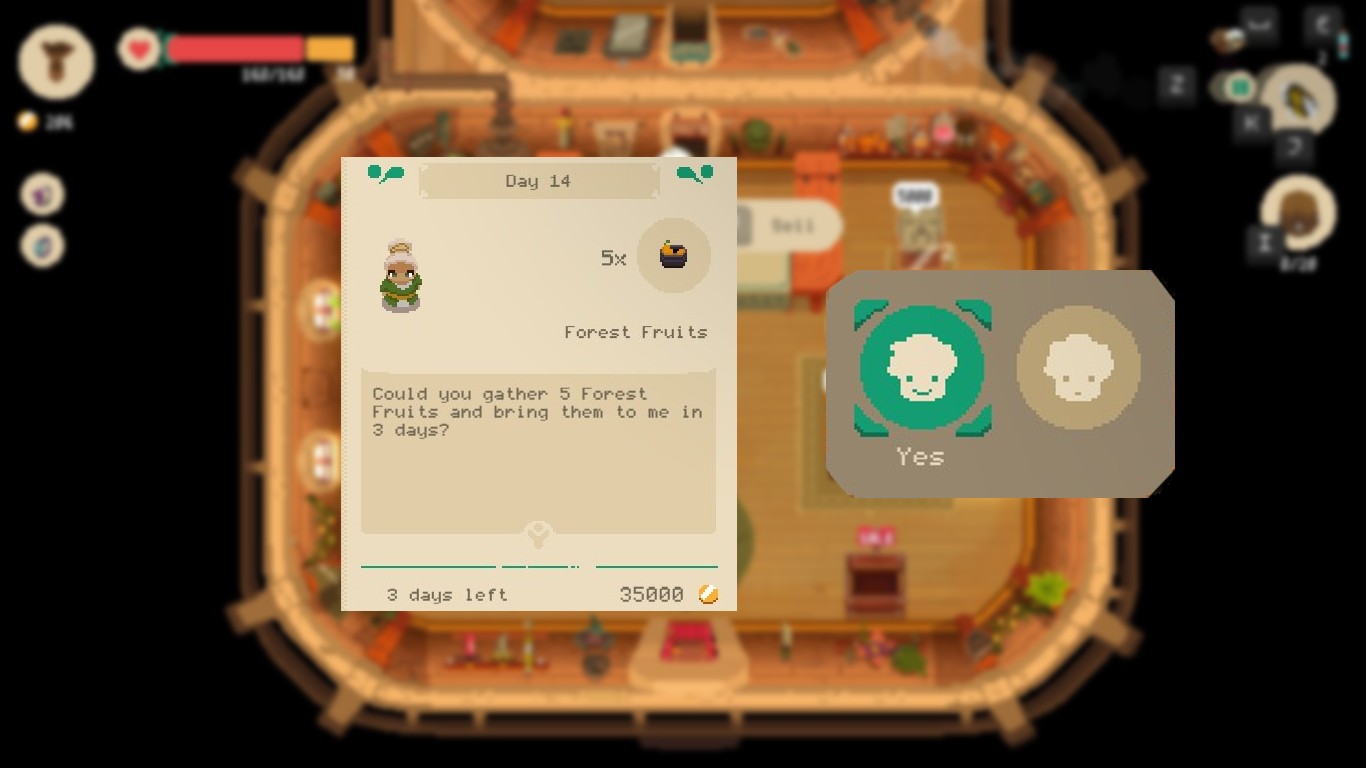Click the bird companion icon in top-right

pos(1298,98)
